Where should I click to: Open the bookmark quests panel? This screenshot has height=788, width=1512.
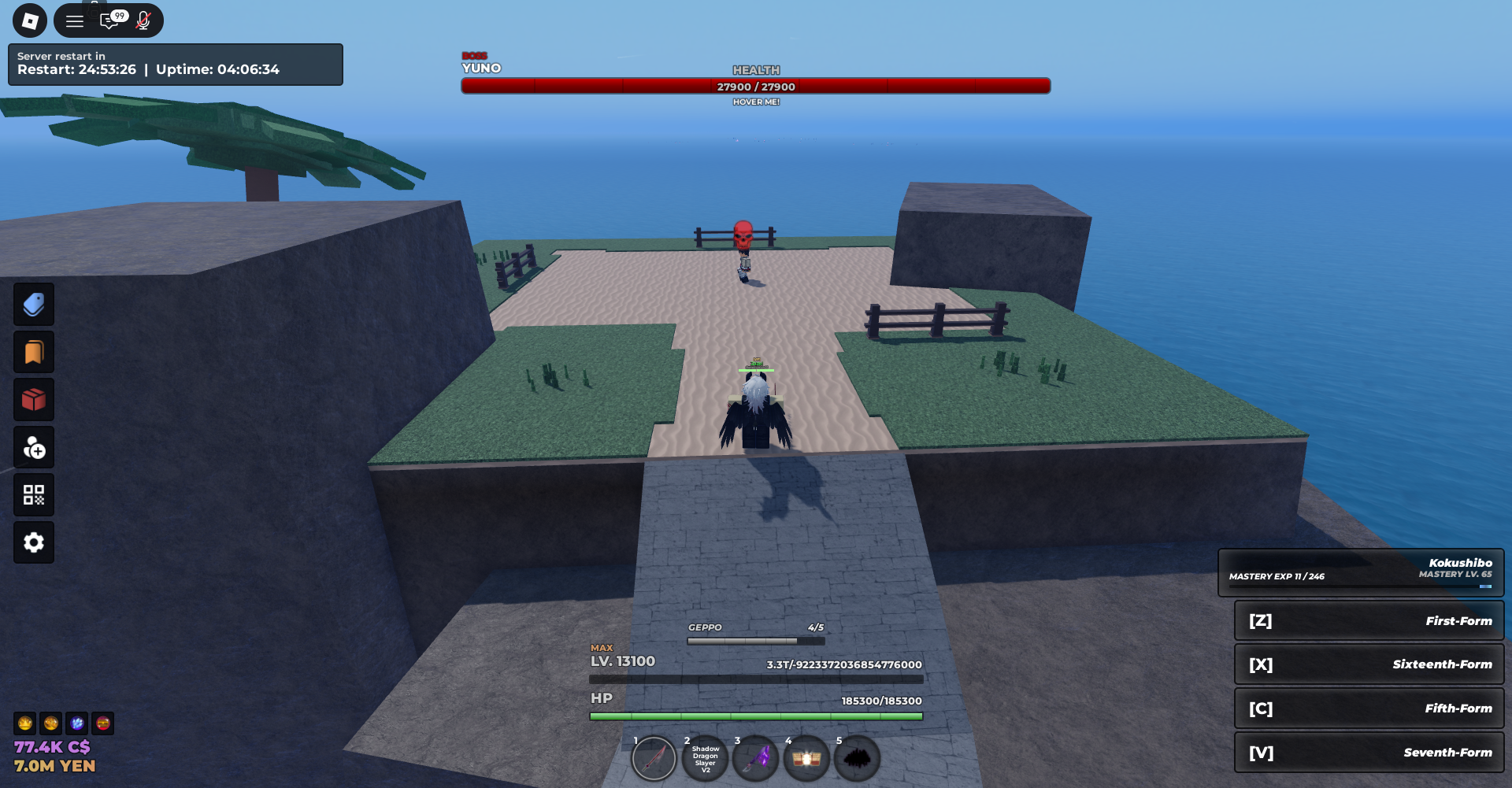click(33, 352)
